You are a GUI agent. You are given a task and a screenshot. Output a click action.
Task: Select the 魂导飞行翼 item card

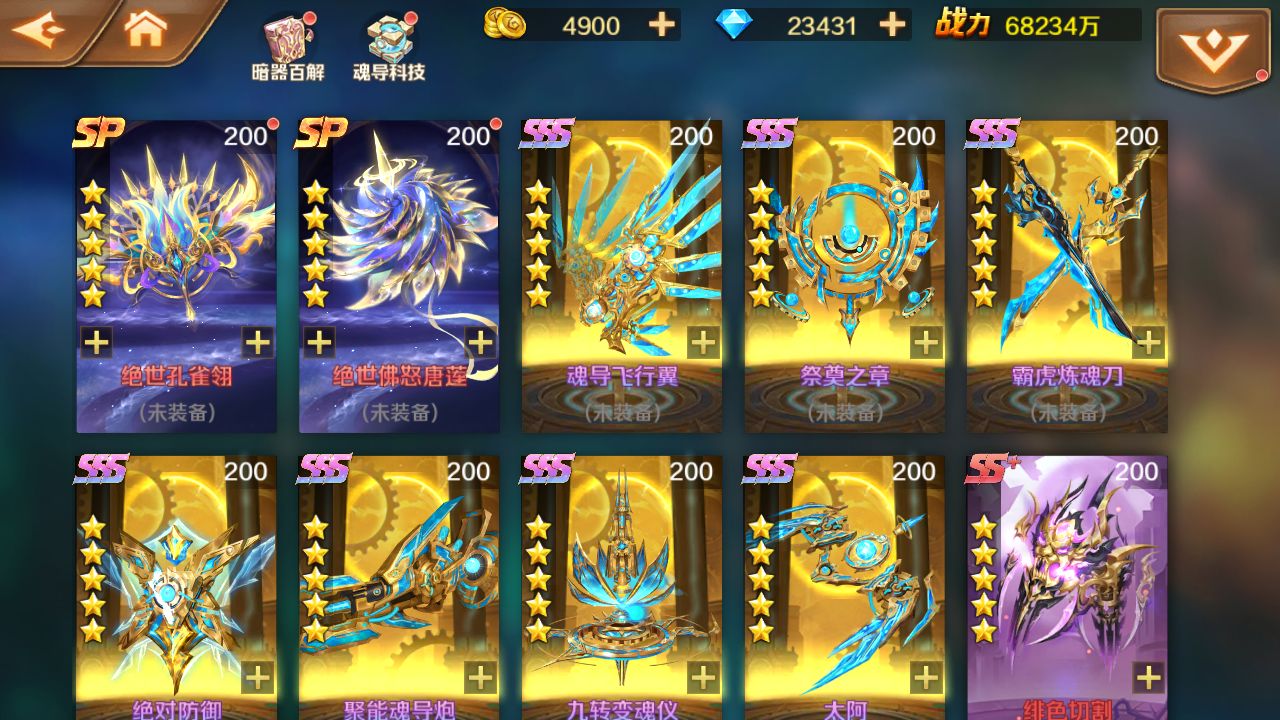point(620,270)
